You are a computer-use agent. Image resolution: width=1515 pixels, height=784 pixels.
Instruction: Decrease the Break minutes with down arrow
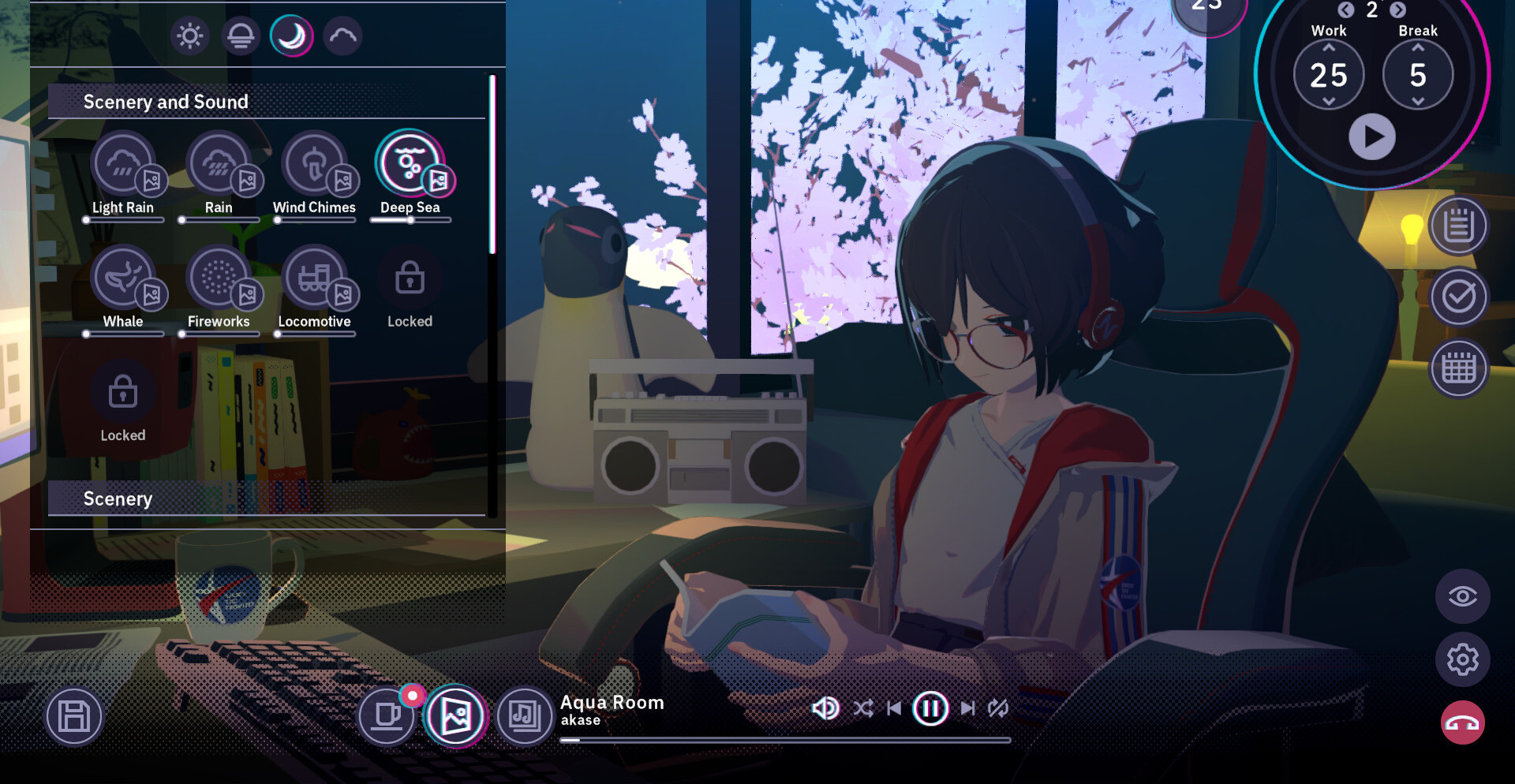[x=1418, y=102]
